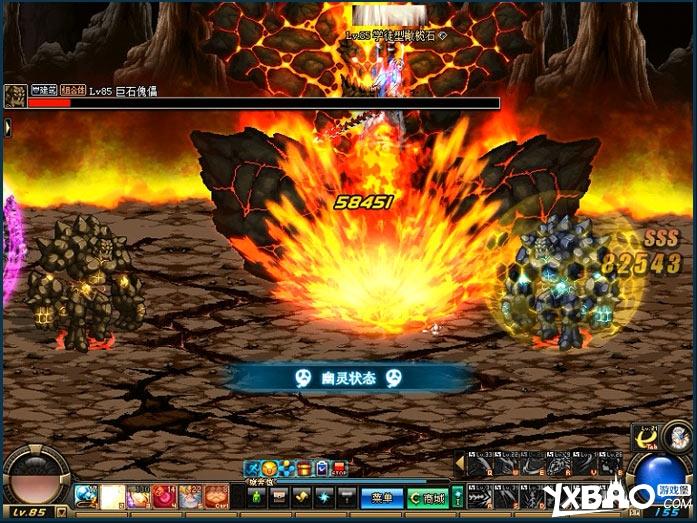The image size is (697, 523).
Task: Click the small tab on the left screen edge
Action: pyautogui.click(x=6, y=127)
